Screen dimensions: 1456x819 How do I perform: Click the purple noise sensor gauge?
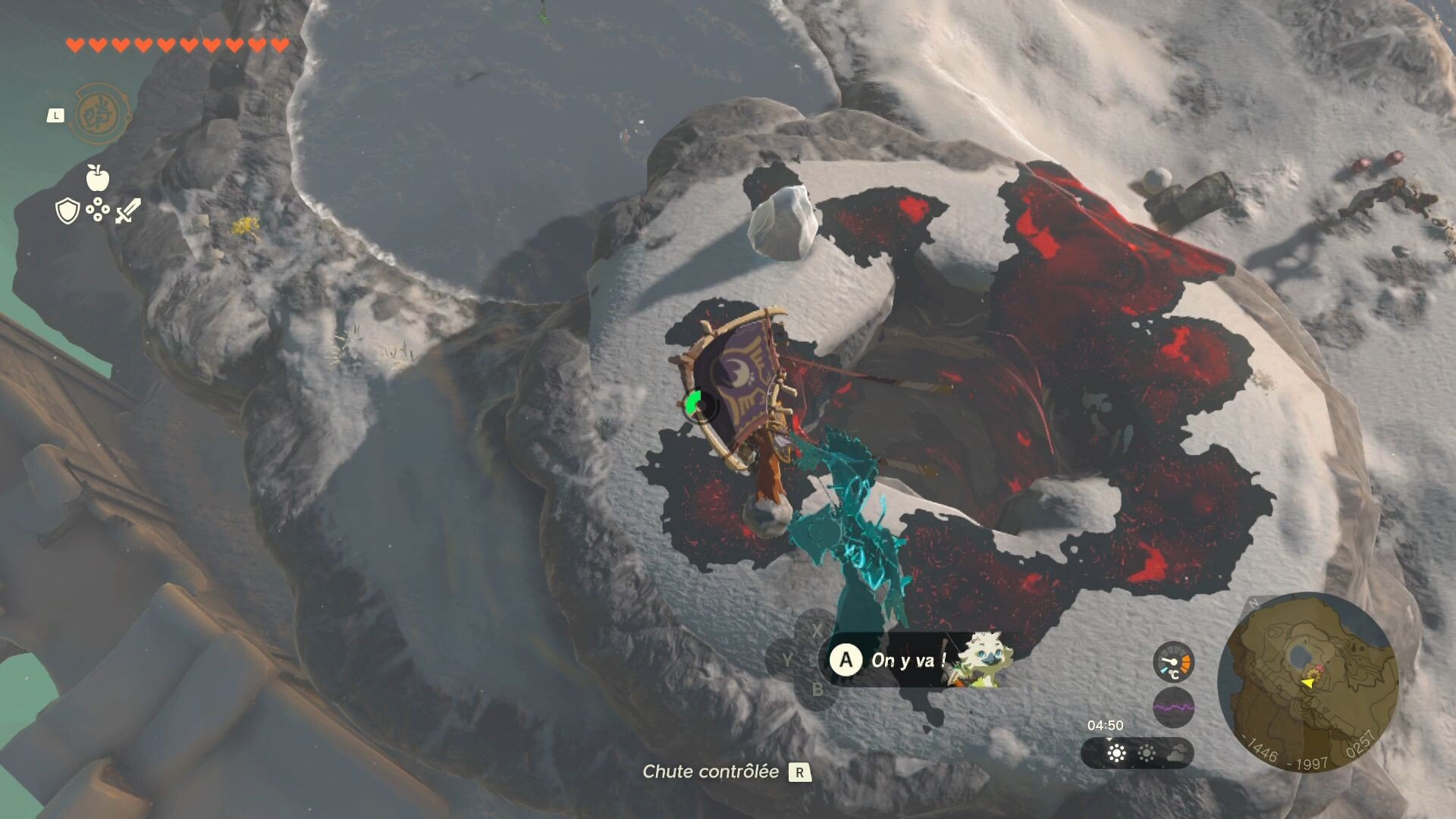[1173, 708]
